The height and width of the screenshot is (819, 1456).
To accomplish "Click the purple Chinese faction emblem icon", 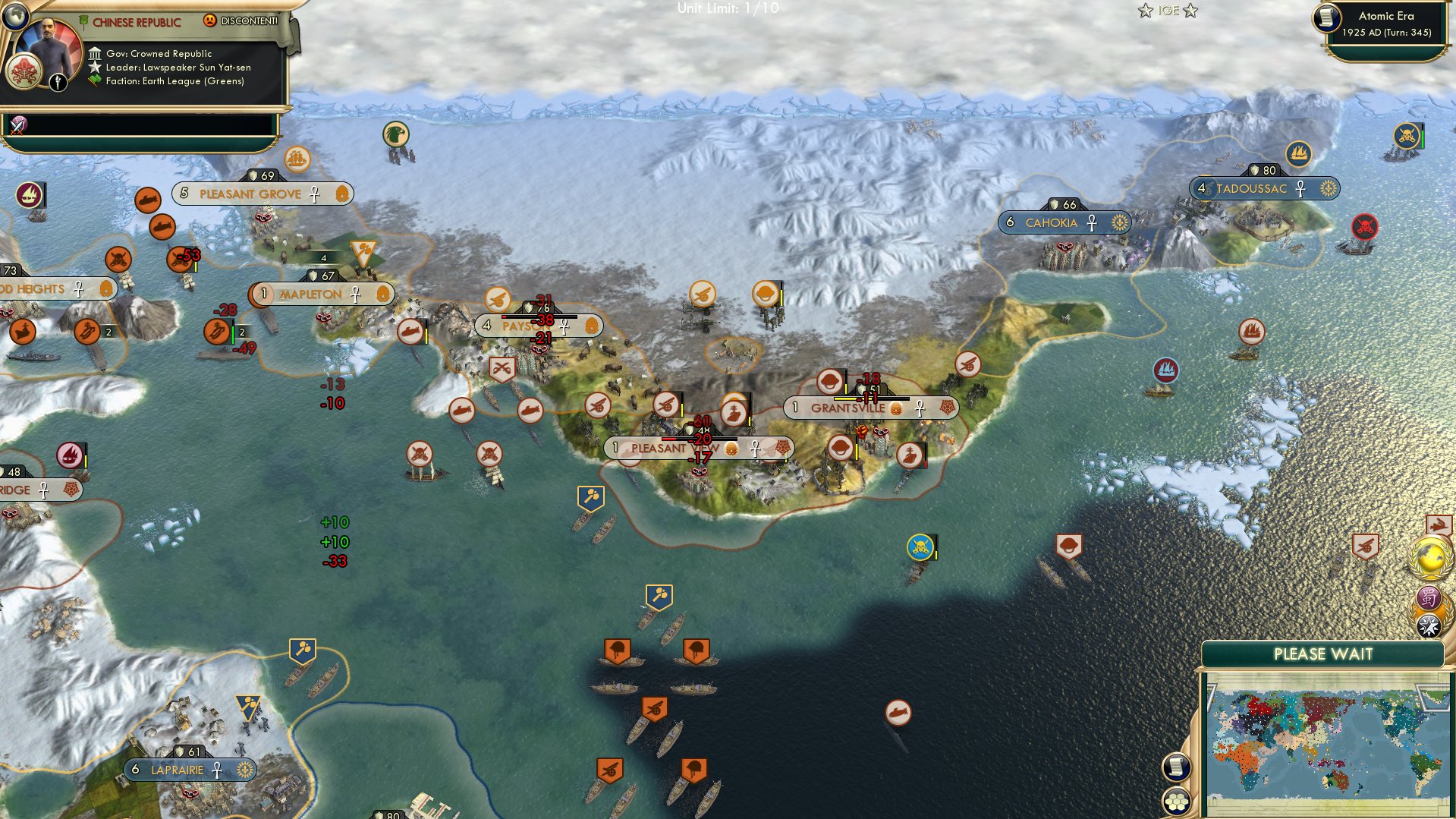I will [1430, 597].
